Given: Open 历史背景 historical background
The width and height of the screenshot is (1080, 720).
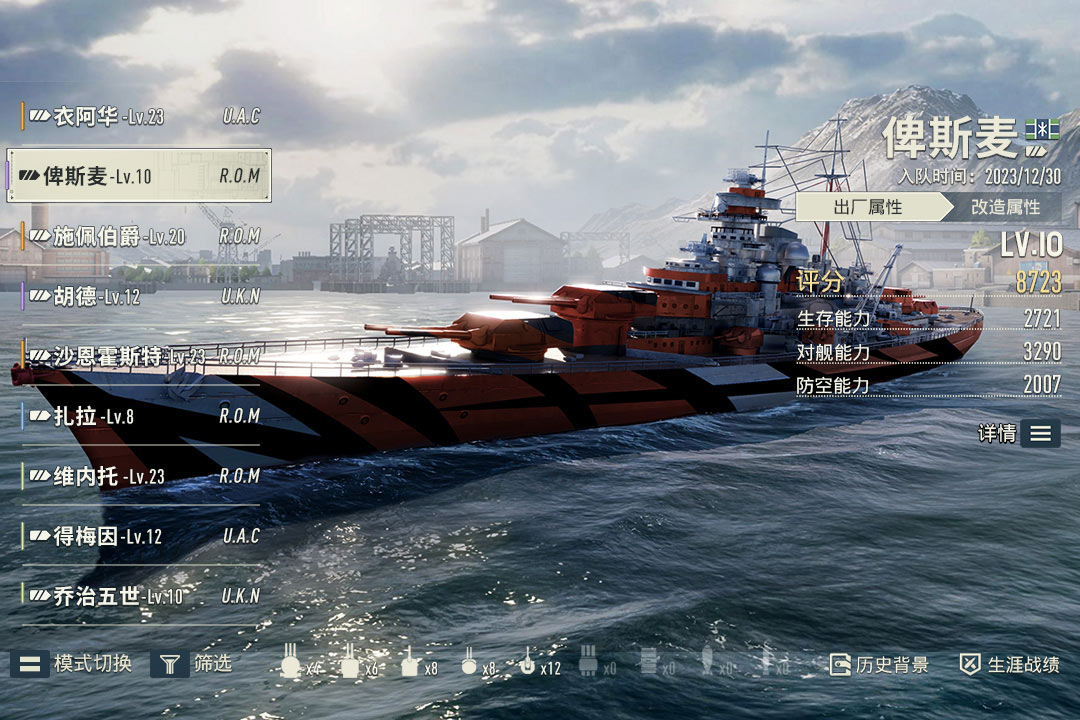Looking at the screenshot, I should pyautogui.click(x=879, y=664).
